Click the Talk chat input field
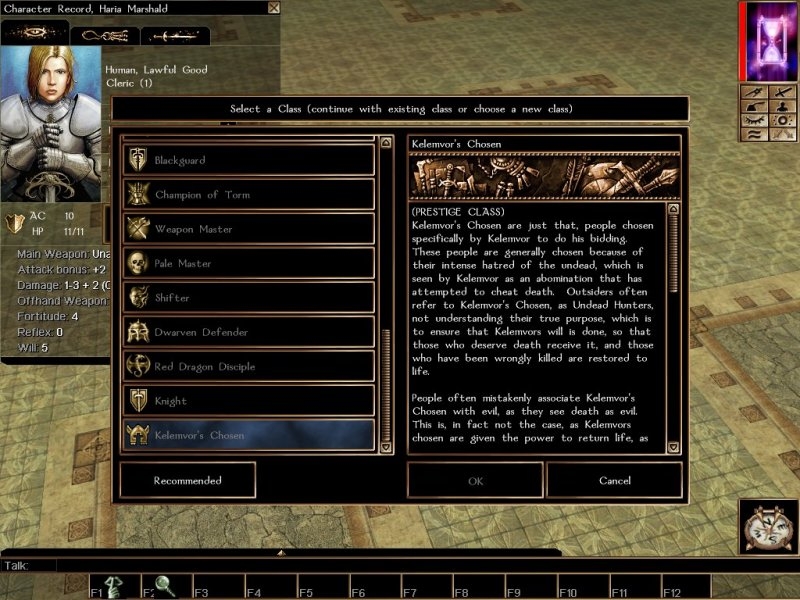This screenshot has width=800, height=600. point(300,565)
